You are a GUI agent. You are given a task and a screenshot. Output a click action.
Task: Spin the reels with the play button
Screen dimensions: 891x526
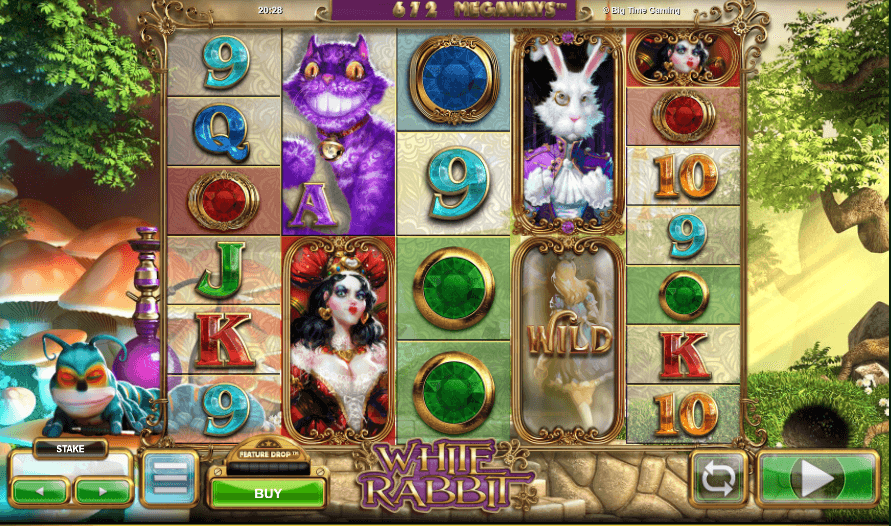click(817, 479)
